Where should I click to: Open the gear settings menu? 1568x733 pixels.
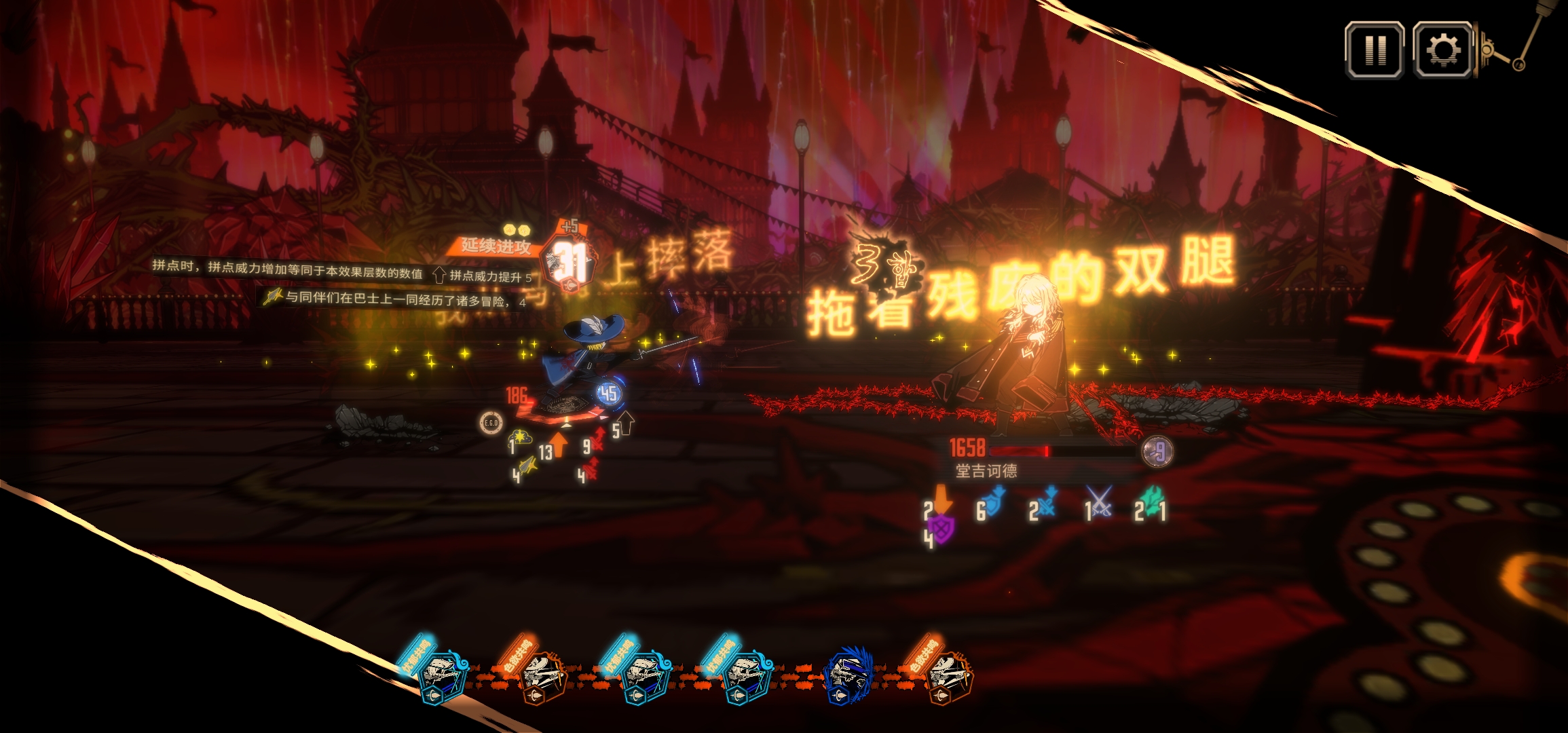(x=1443, y=50)
